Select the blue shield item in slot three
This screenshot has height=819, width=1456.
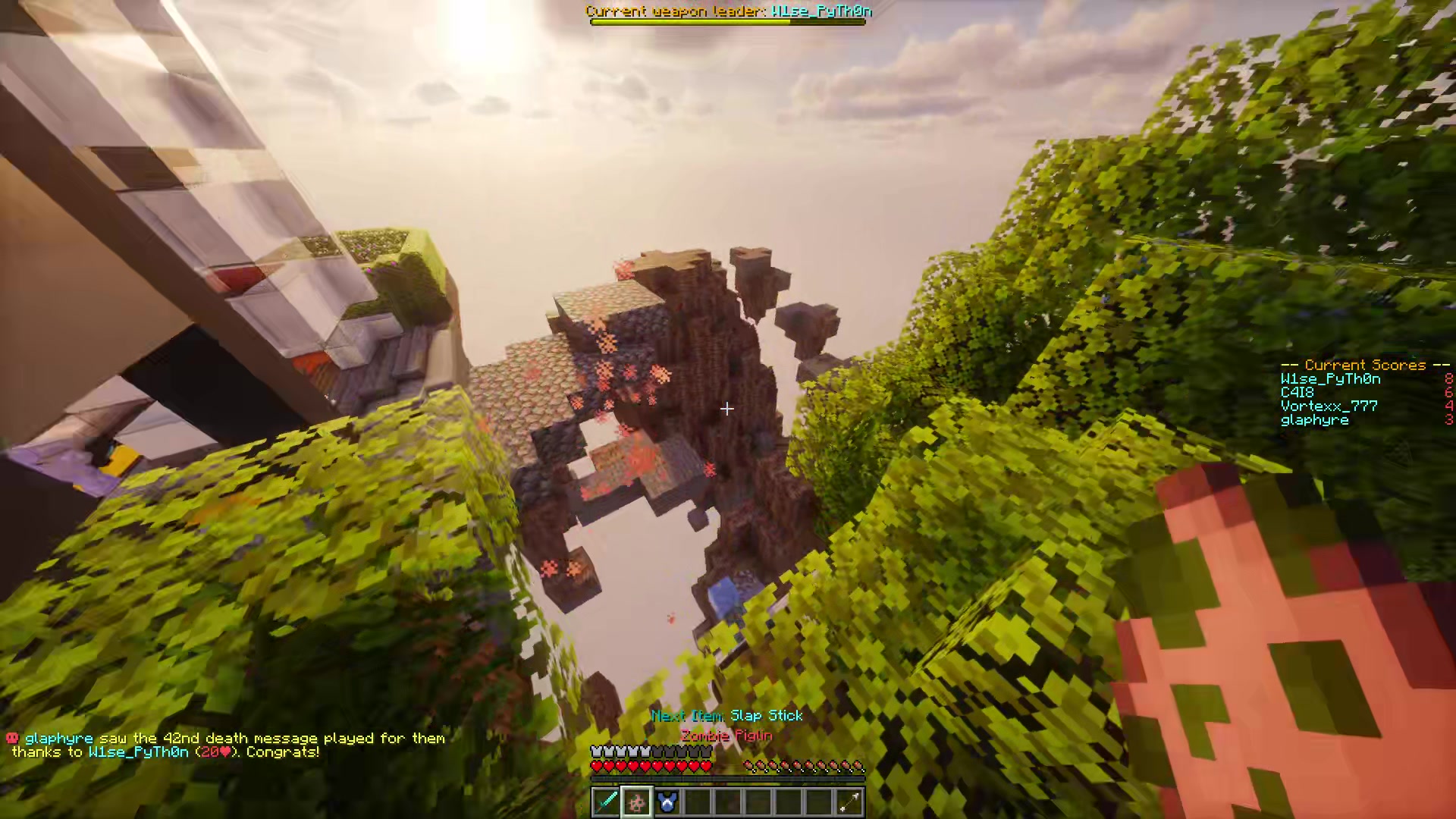[x=666, y=802]
